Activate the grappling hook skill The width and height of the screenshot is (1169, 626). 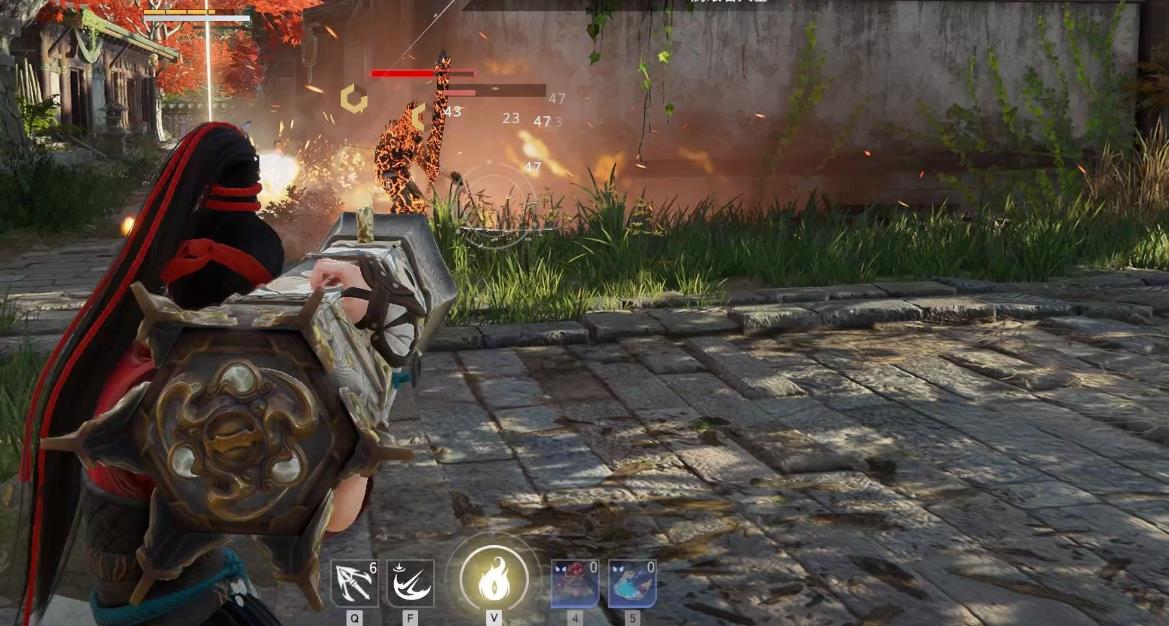(x=355, y=584)
